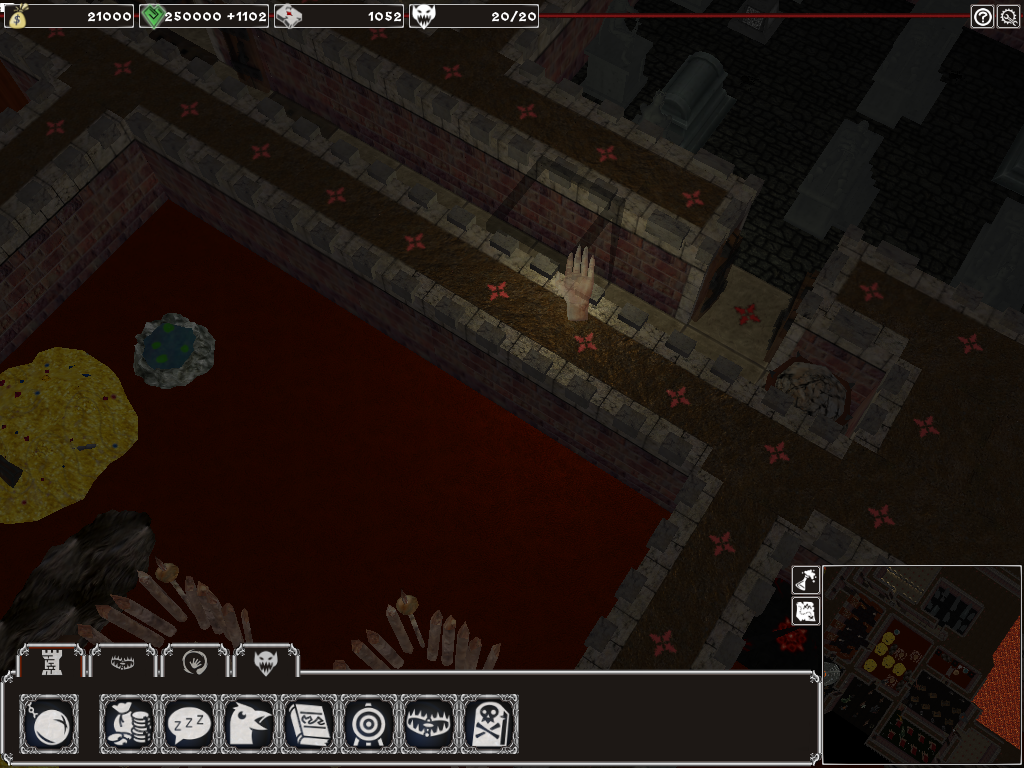This screenshot has width=1024, height=768.
Task: Choose the money bag treasury room
Action: 129,723
